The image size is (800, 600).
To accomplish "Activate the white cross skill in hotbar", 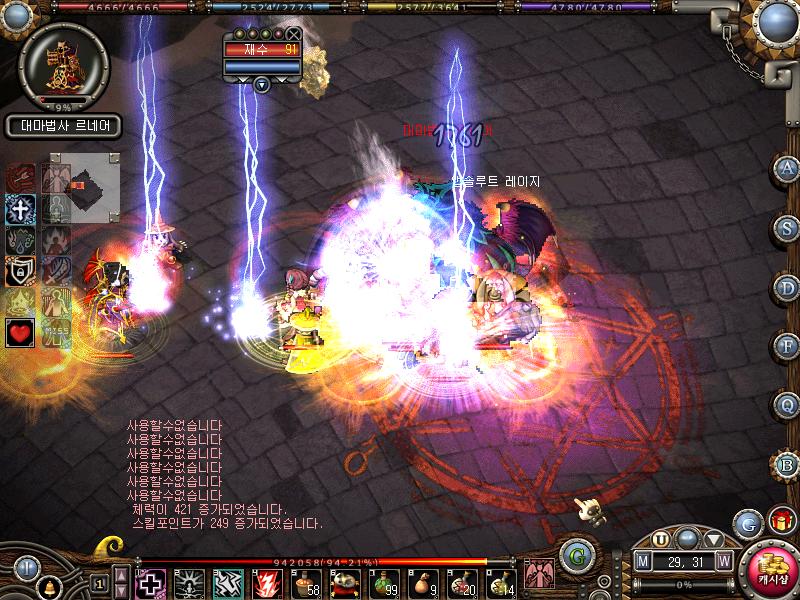I will (151, 583).
